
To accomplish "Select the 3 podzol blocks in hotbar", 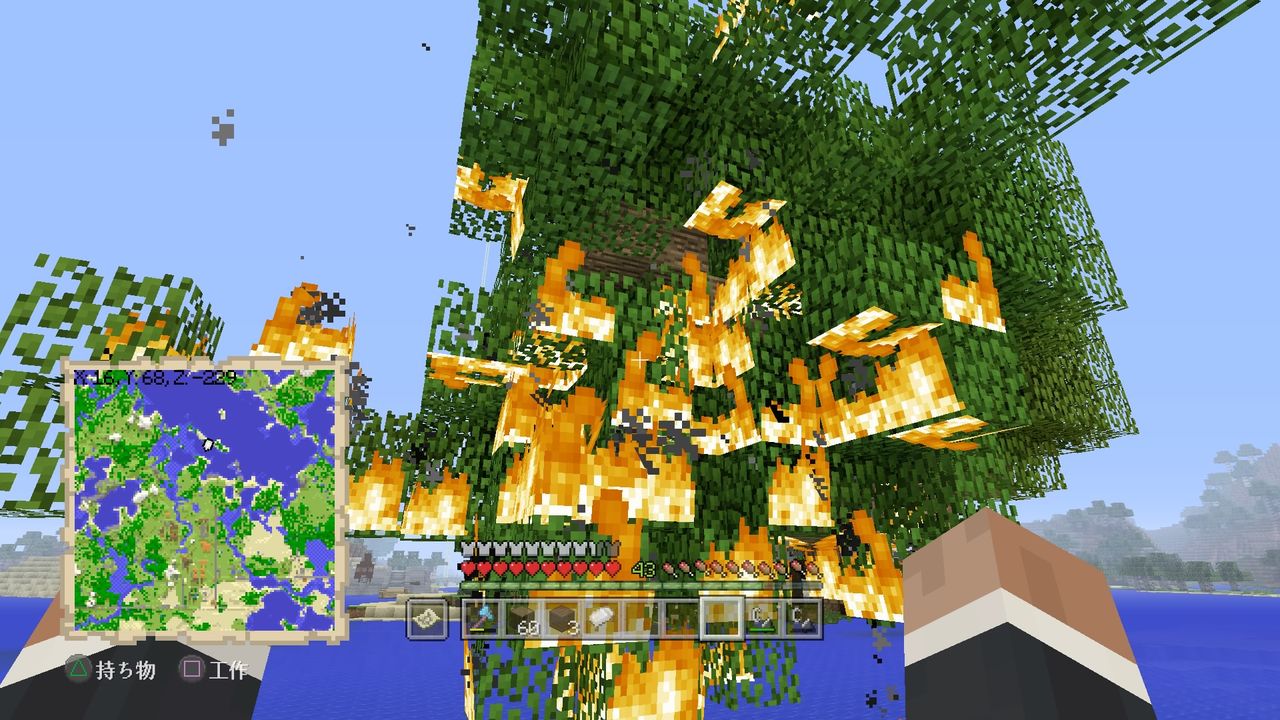I will click(563, 615).
